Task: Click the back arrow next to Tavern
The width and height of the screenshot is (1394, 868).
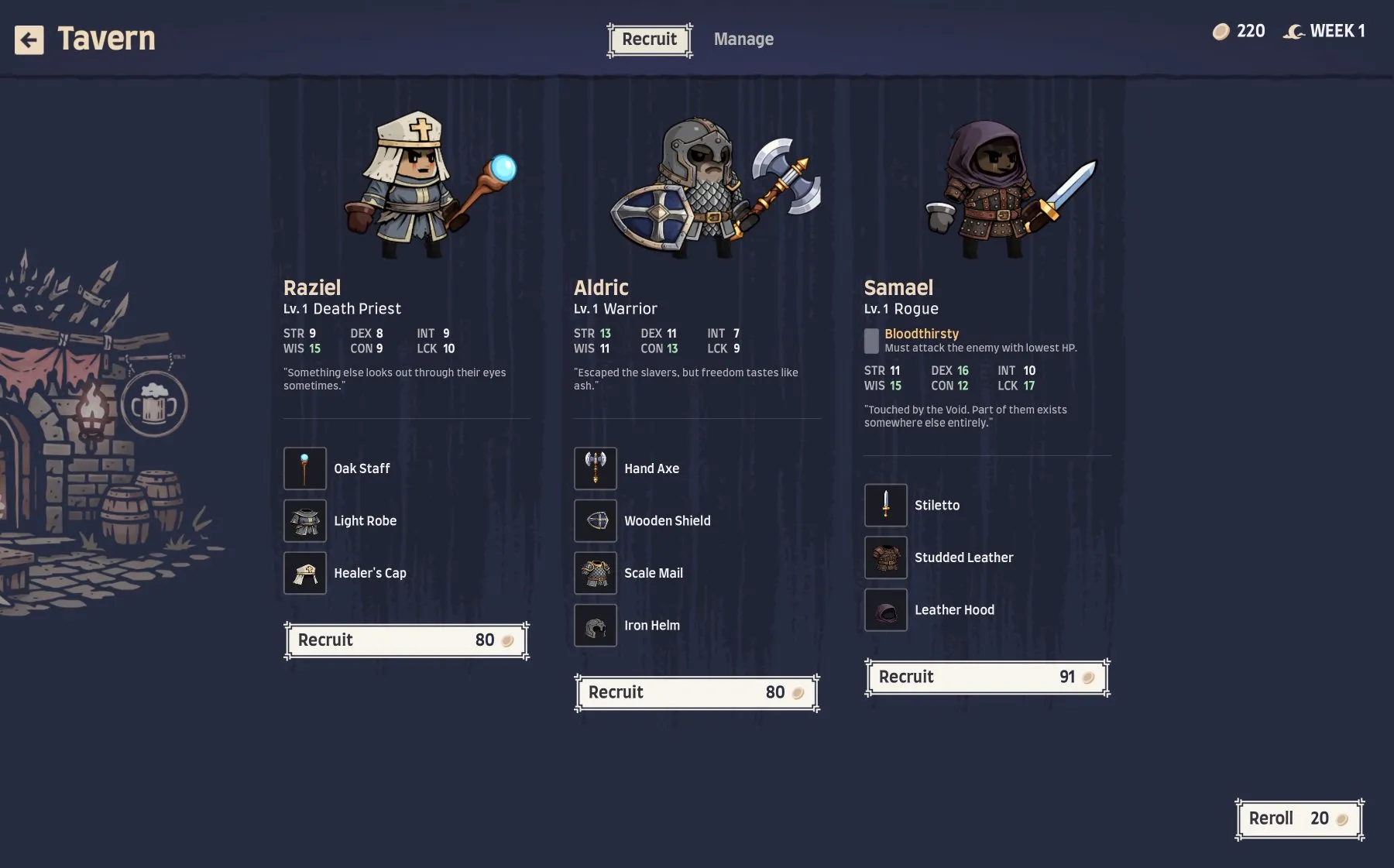Action: (29, 39)
